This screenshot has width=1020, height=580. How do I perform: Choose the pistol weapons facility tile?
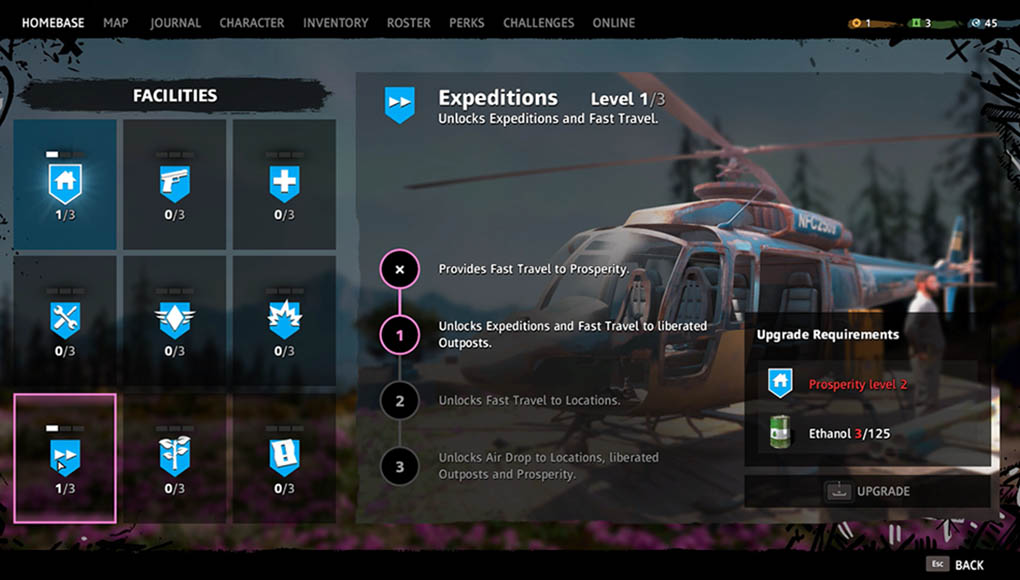(x=175, y=185)
